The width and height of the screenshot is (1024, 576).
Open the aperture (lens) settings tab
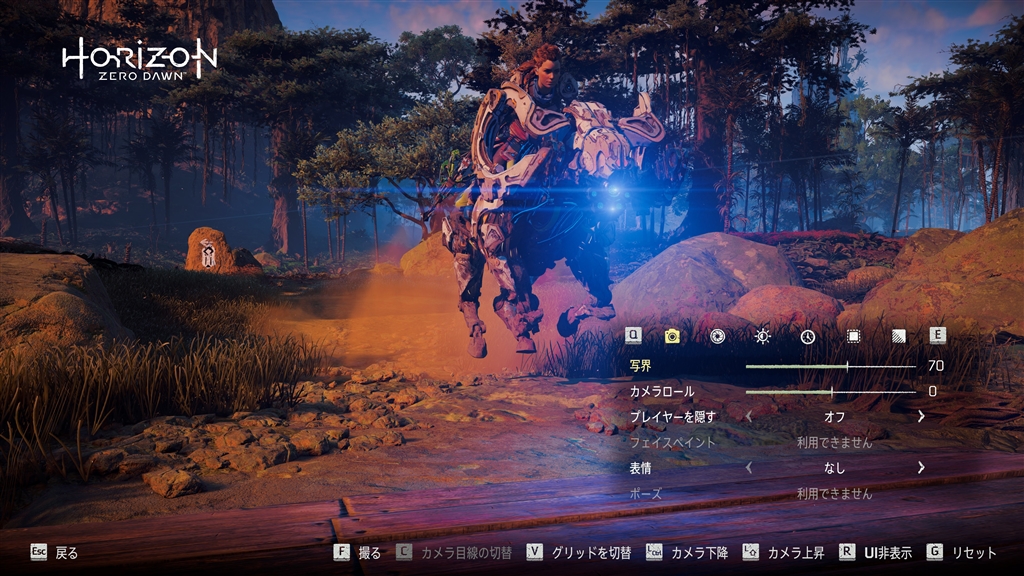click(x=717, y=336)
